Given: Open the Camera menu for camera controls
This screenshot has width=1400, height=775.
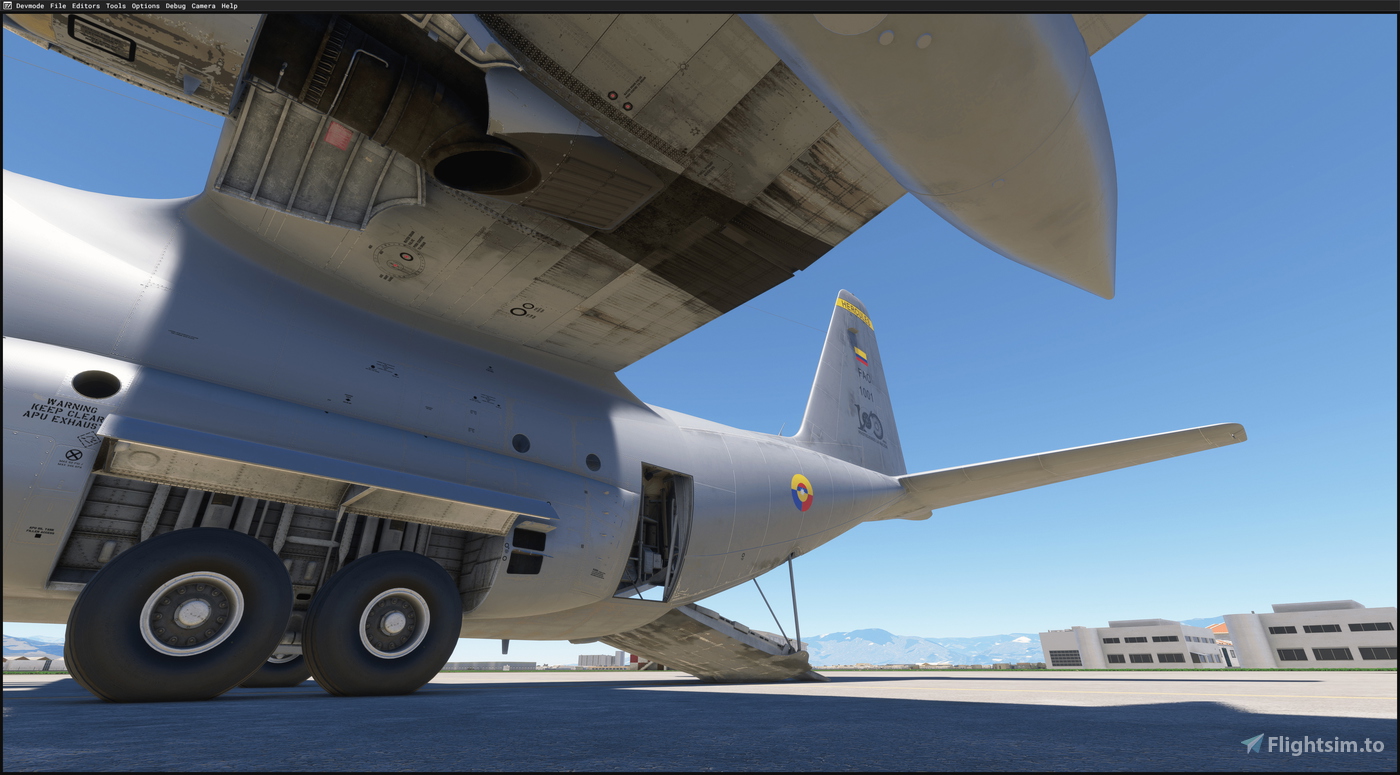Looking at the screenshot, I should 202,5.
